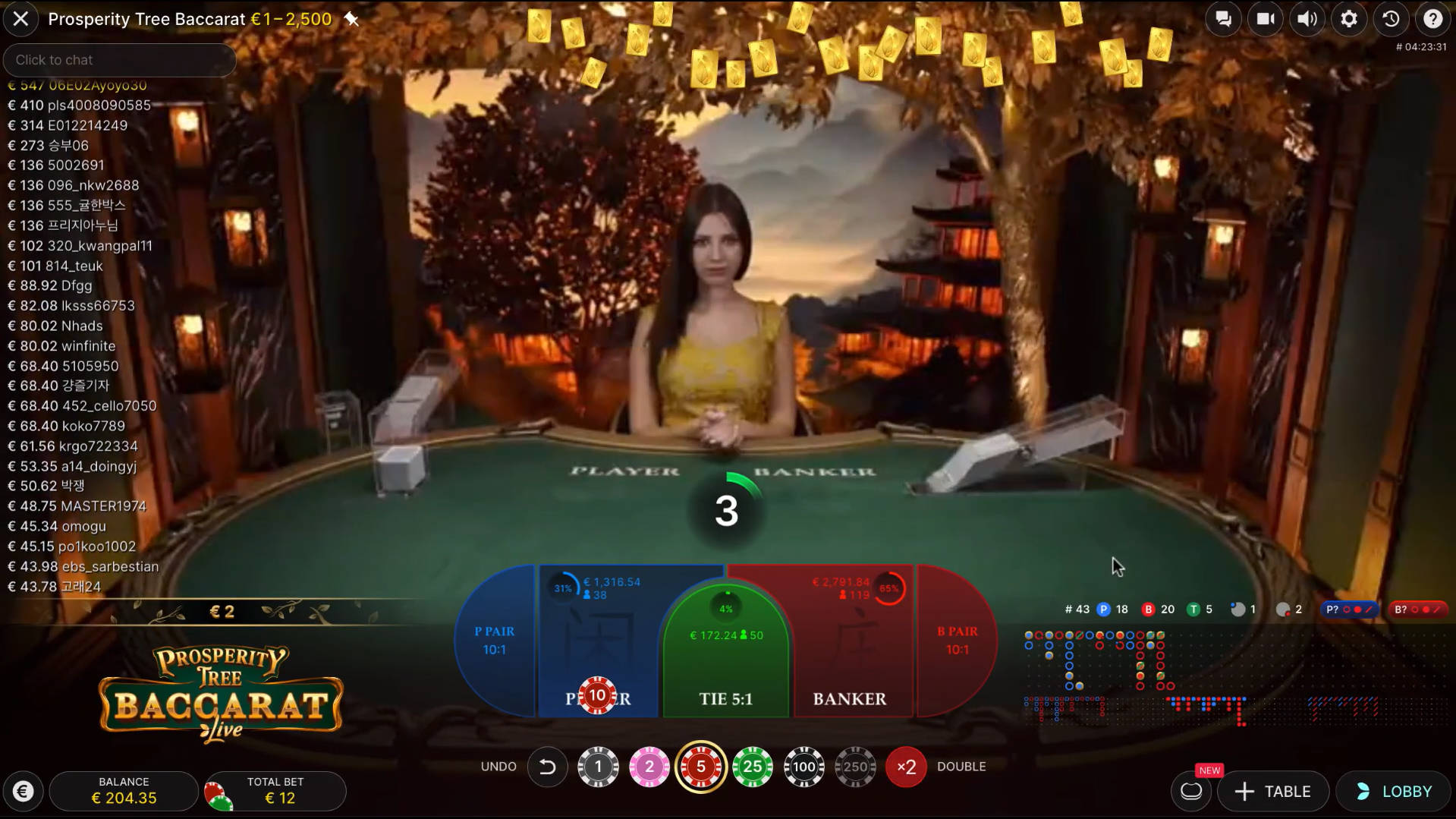Pick the green 25 chip
Viewport: 1456px width, 819px height.
tap(752, 767)
